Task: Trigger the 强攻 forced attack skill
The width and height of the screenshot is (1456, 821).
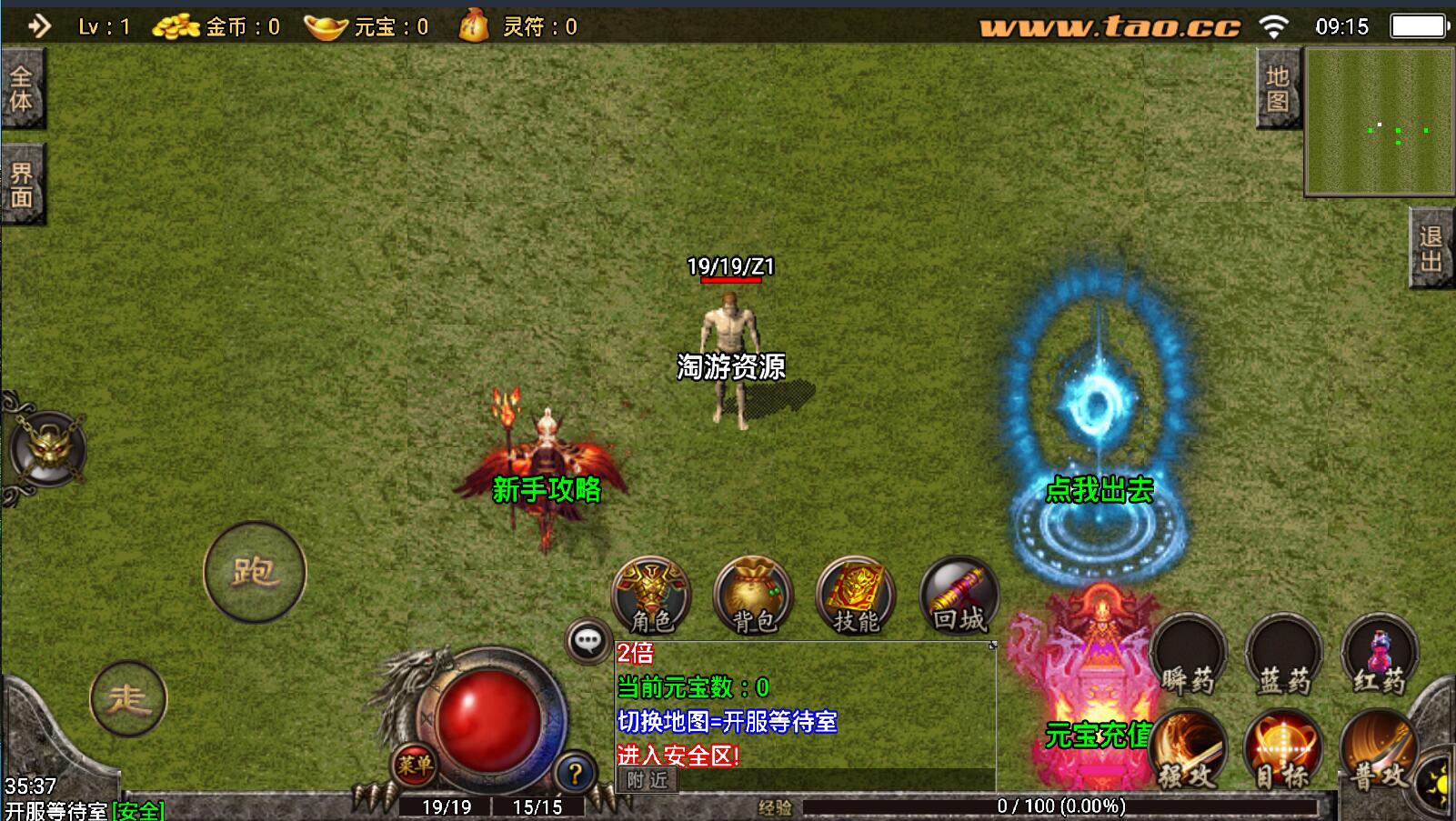Action: click(x=1188, y=750)
